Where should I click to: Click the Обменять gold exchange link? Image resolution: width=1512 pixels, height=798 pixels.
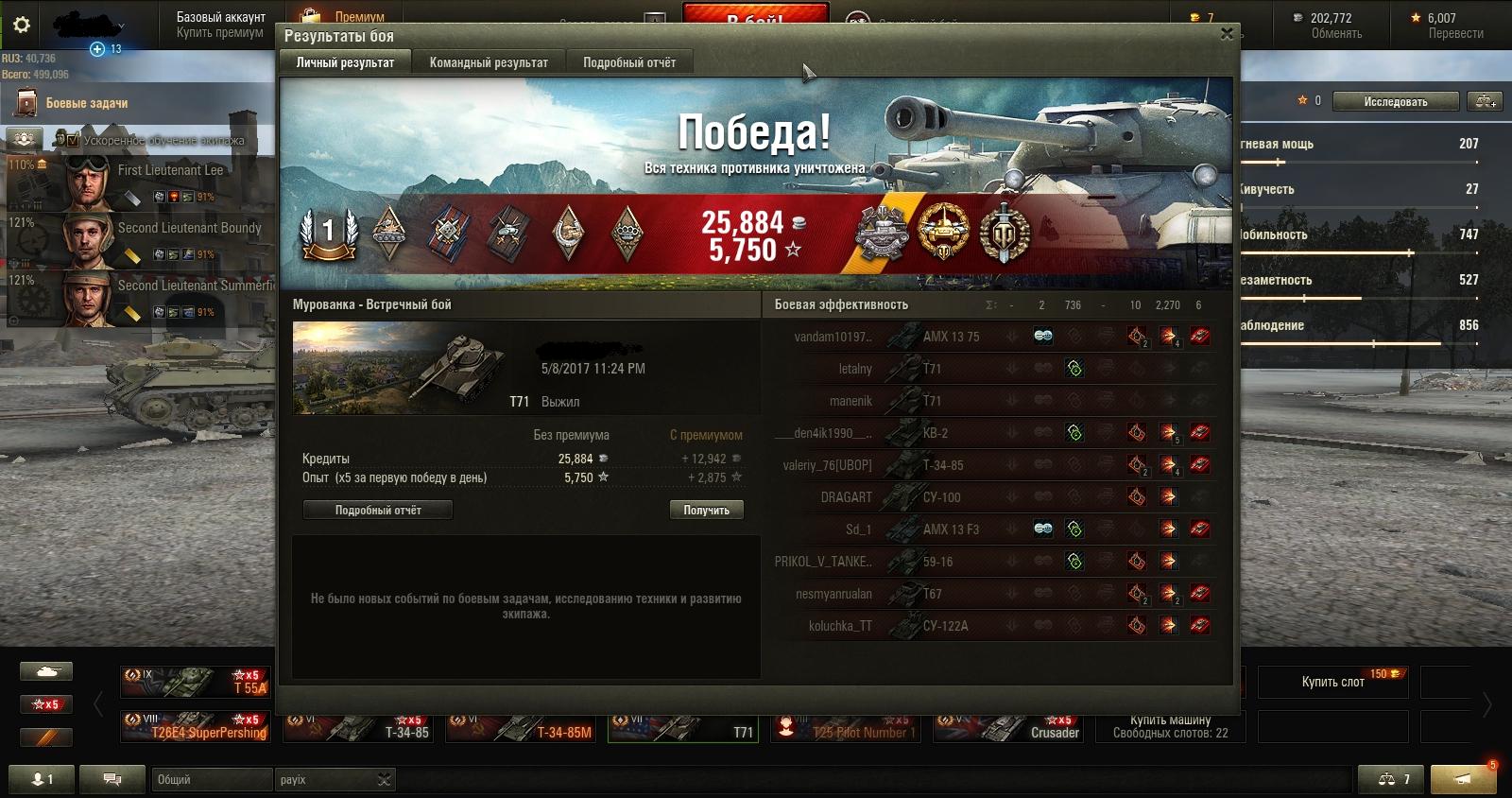pos(1336,34)
